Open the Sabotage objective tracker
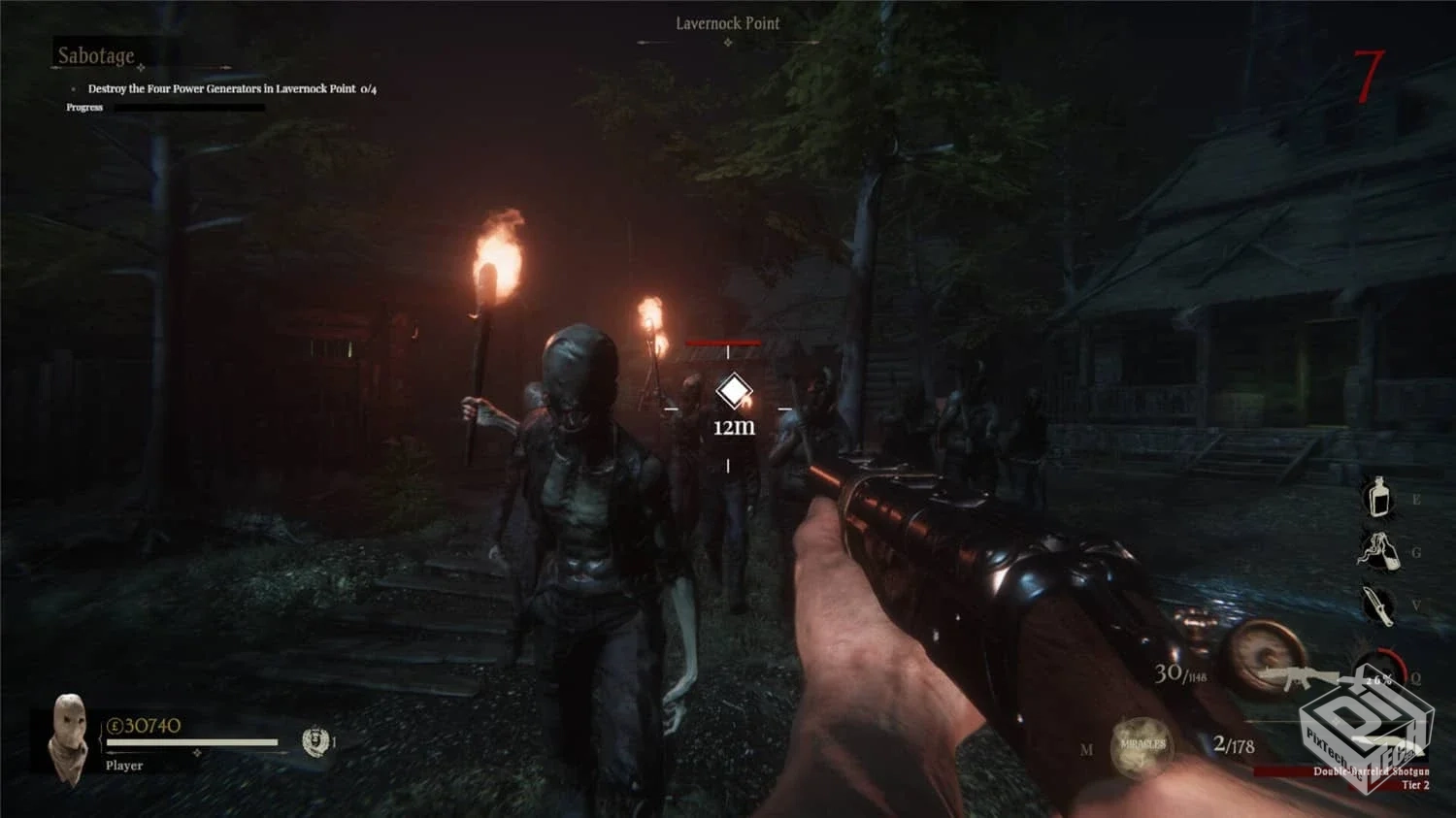This screenshot has height=818, width=1456. pyautogui.click(x=96, y=56)
